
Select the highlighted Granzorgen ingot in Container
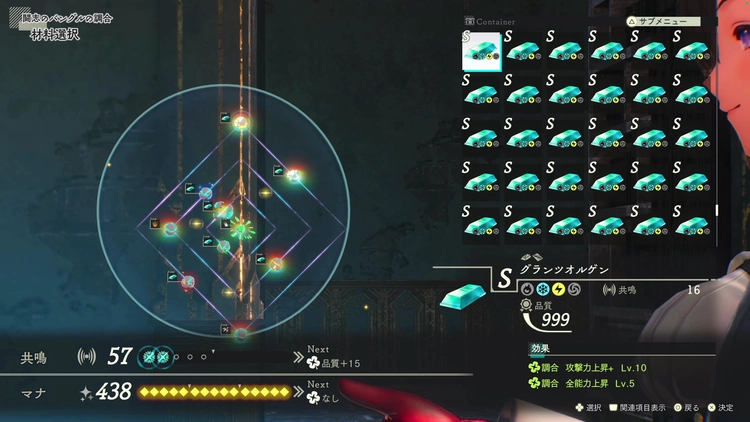tap(481, 52)
